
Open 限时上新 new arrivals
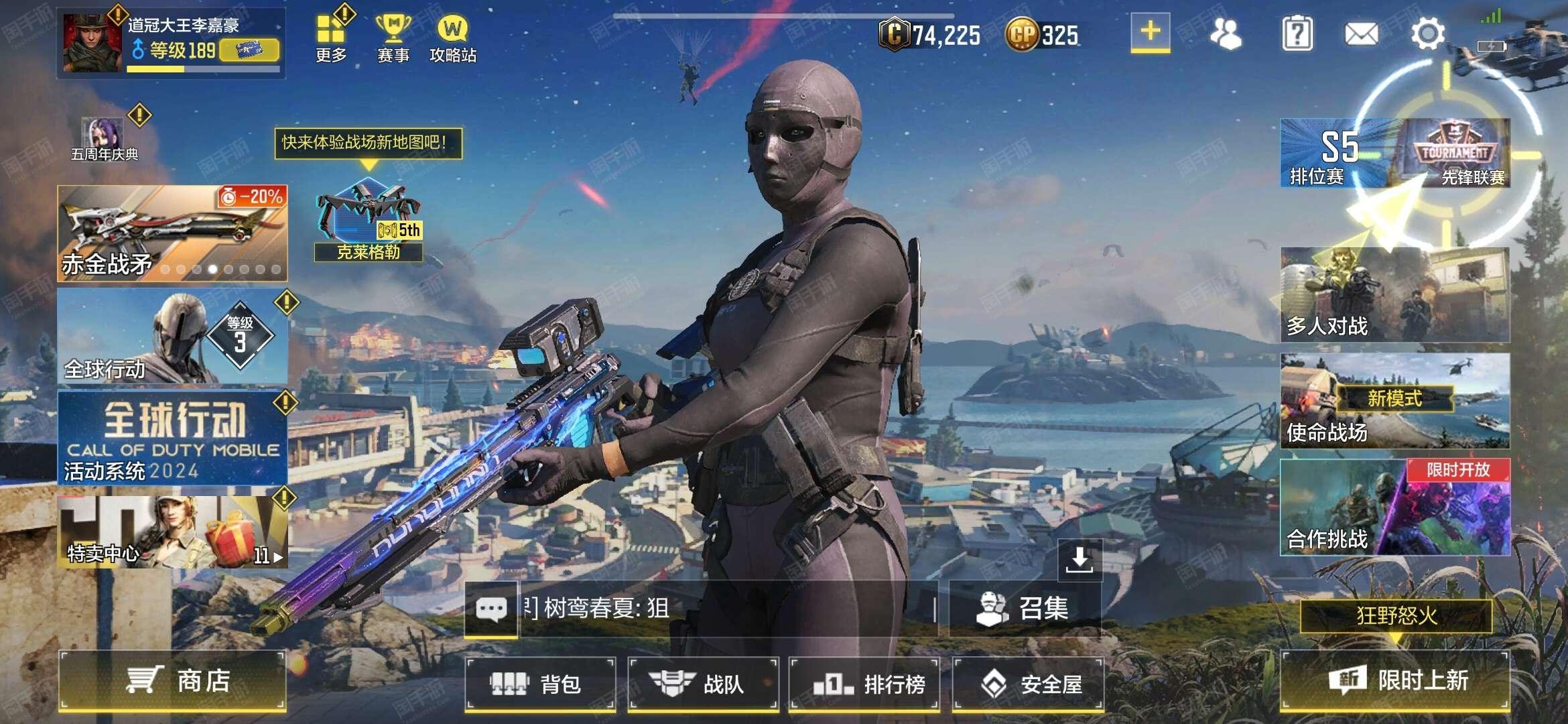point(1395,681)
